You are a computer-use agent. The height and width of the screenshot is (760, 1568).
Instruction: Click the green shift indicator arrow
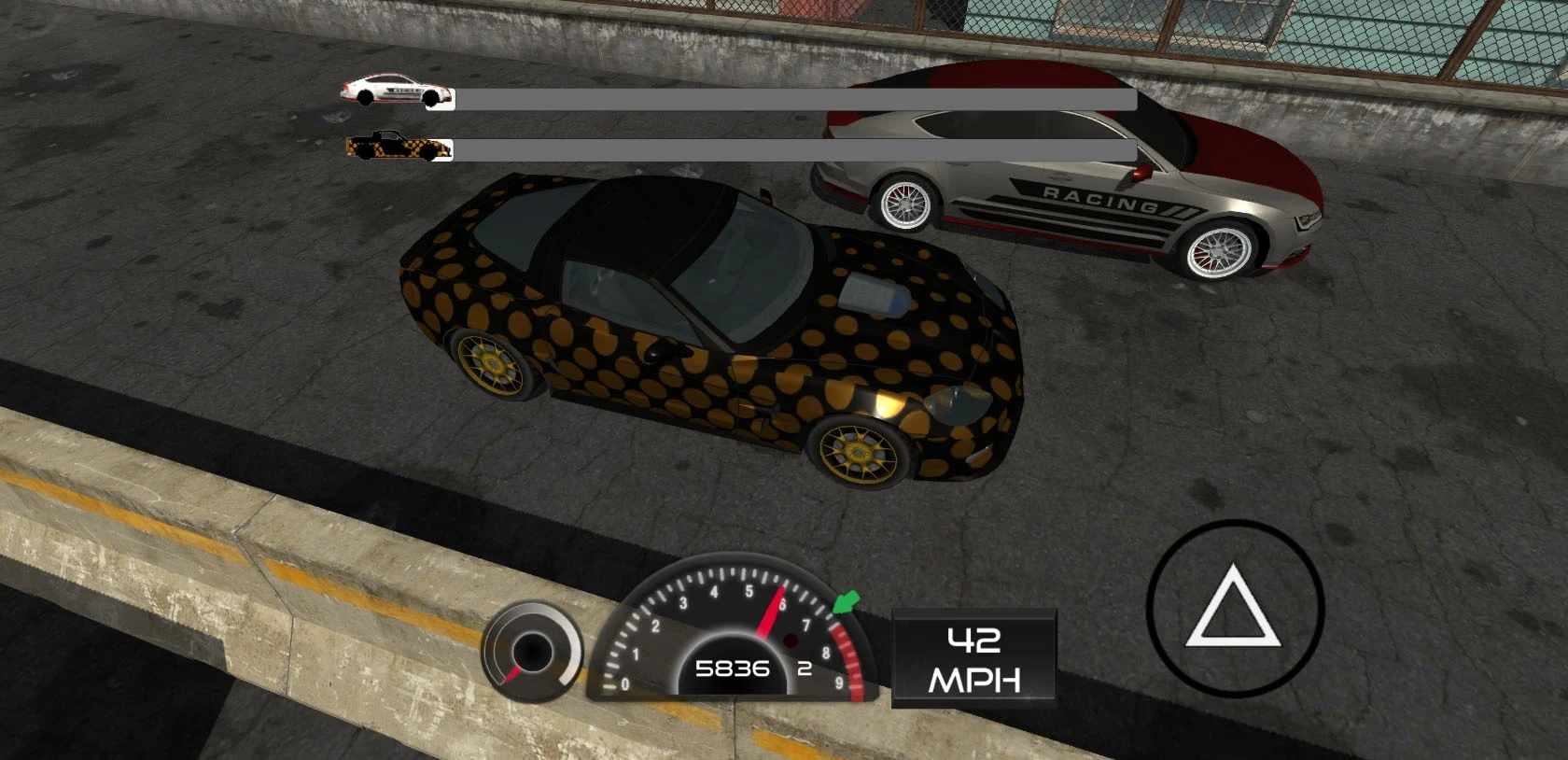coord(843,603)
